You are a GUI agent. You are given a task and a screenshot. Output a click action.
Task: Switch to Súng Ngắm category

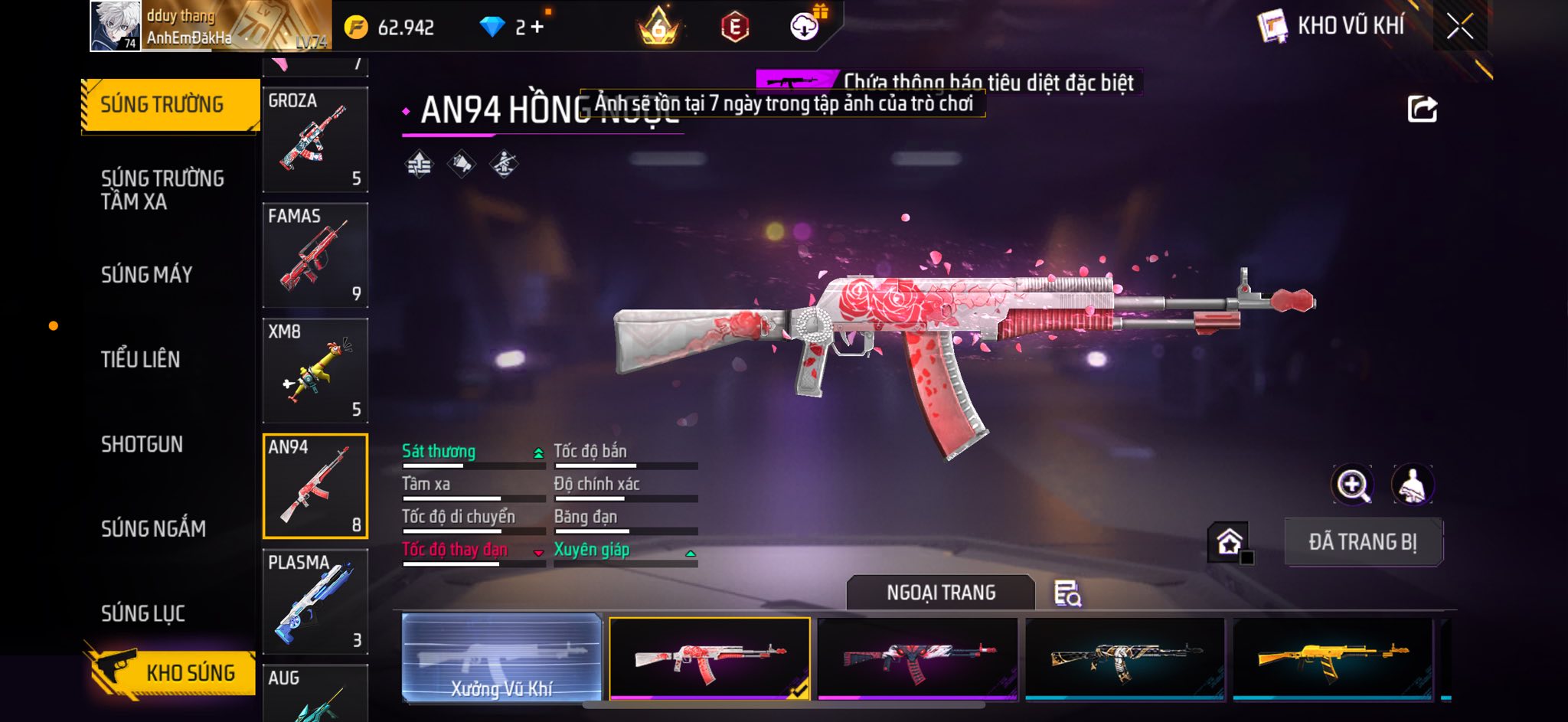coord(153,528)
